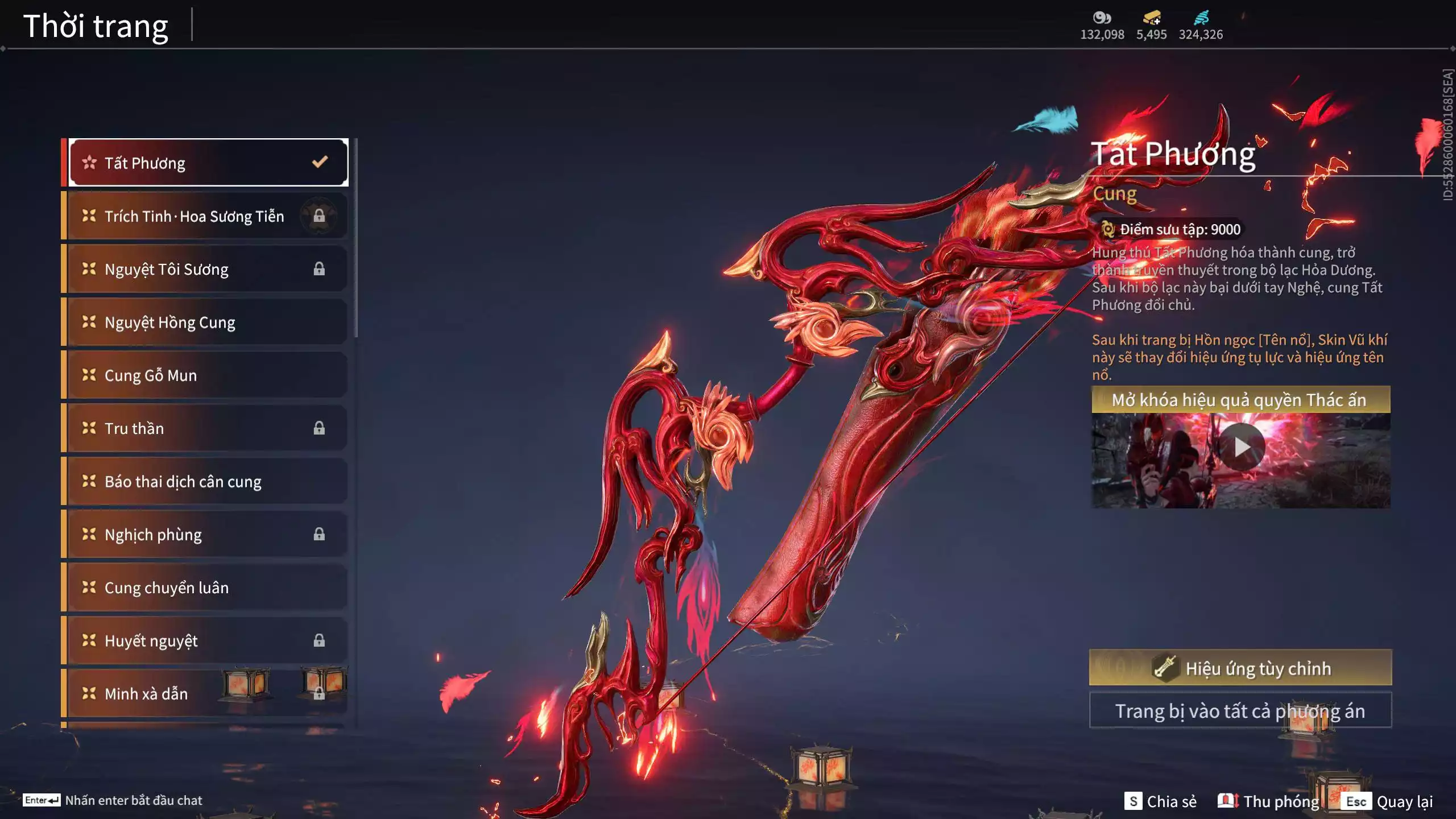Viewport: 1456px width, 819px height.
Task: Select the Minh xà dẫn skin
Action: [x=208, y=694]
